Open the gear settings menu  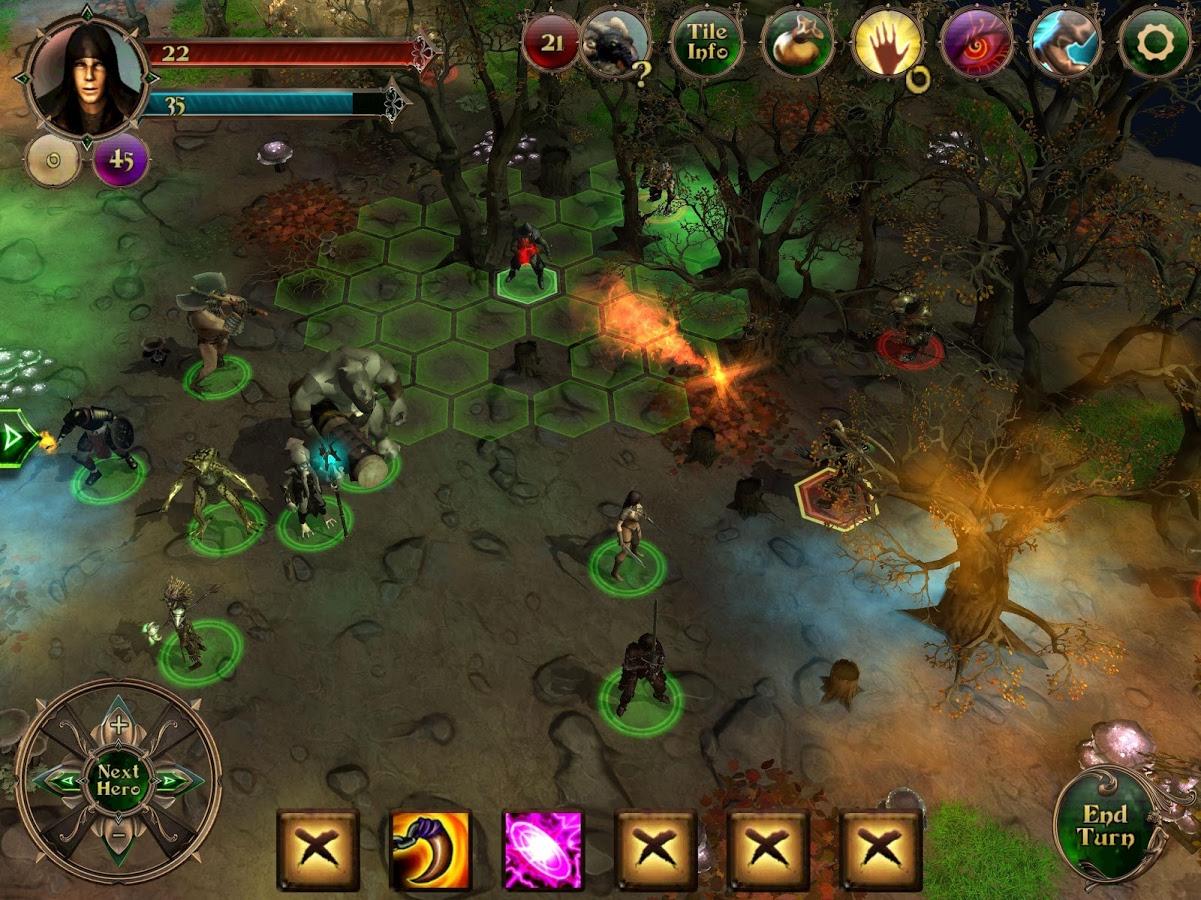1155,42
